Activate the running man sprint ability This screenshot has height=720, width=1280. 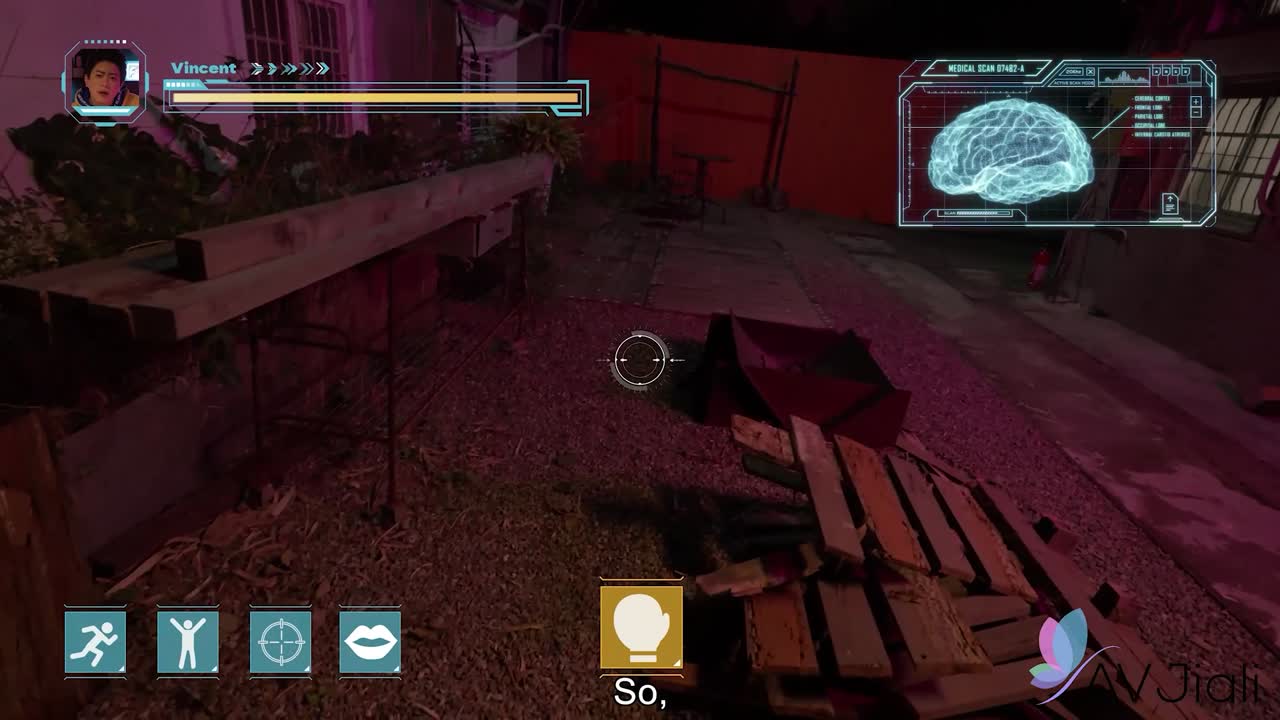96,641
